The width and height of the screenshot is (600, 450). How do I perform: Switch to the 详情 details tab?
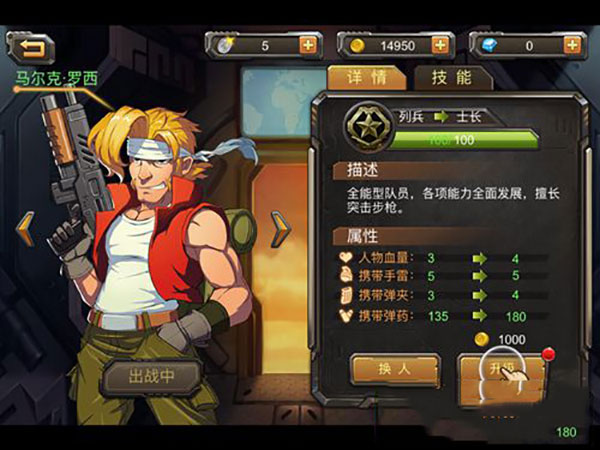pyautogui.click(x=366, y=78)
